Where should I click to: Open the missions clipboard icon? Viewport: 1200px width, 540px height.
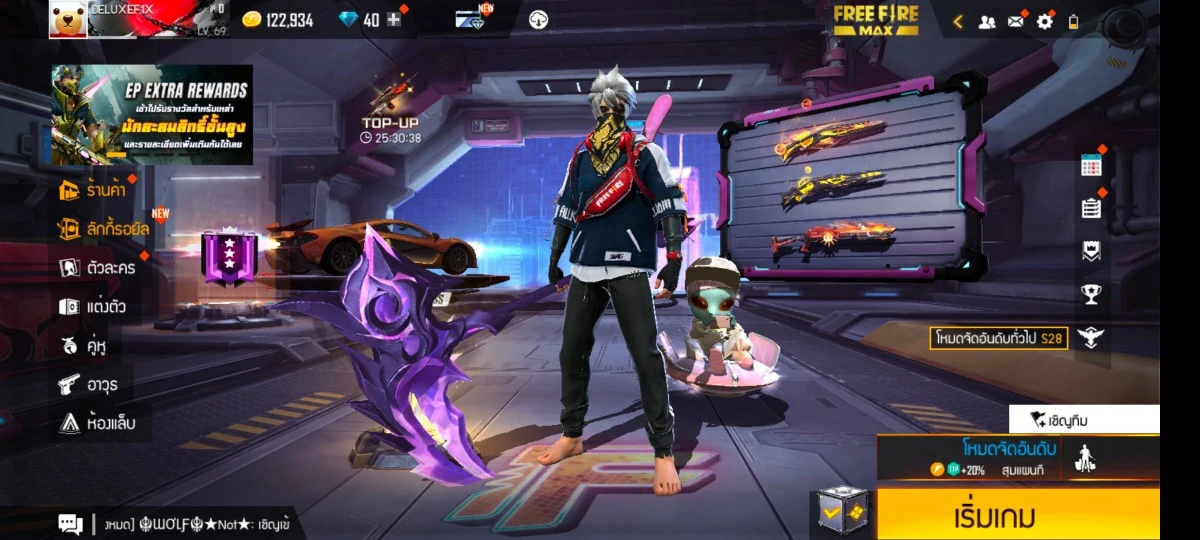point(1091,208)
